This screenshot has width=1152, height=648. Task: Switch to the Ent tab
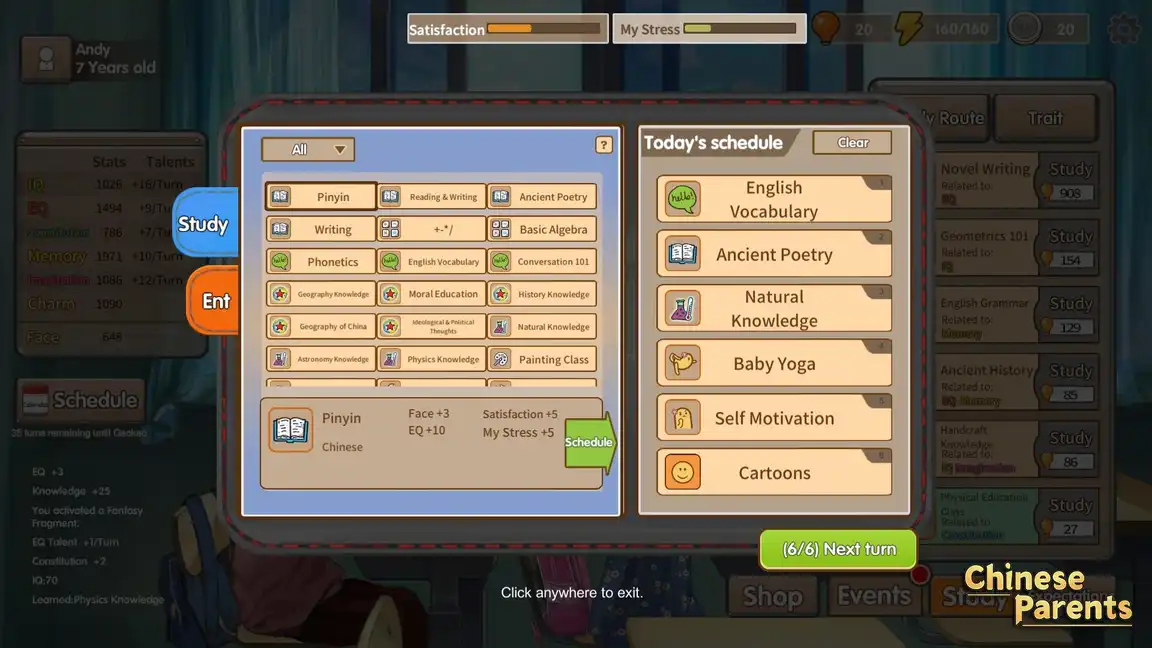tap(214, 301)
